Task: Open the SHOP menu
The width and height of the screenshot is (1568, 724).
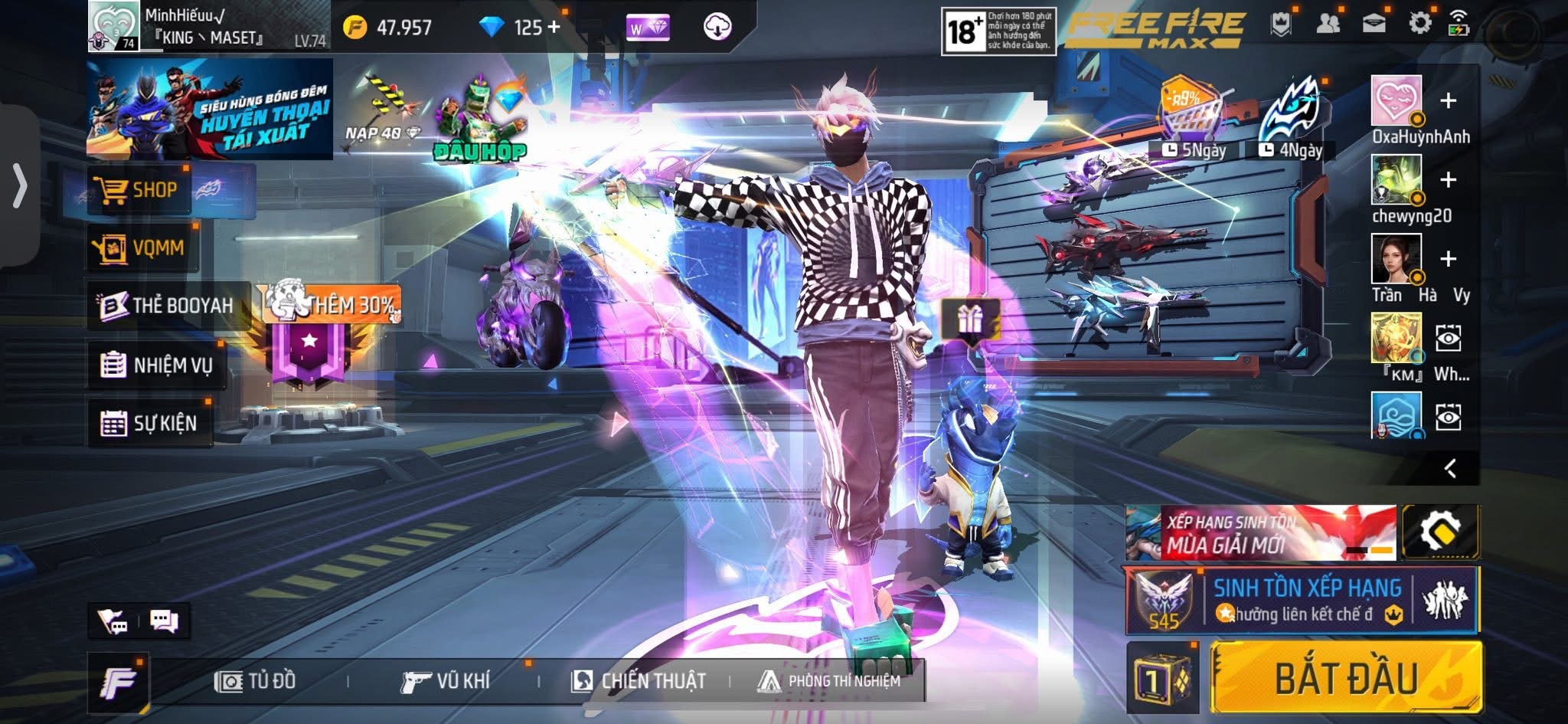Action: (139, 190)
